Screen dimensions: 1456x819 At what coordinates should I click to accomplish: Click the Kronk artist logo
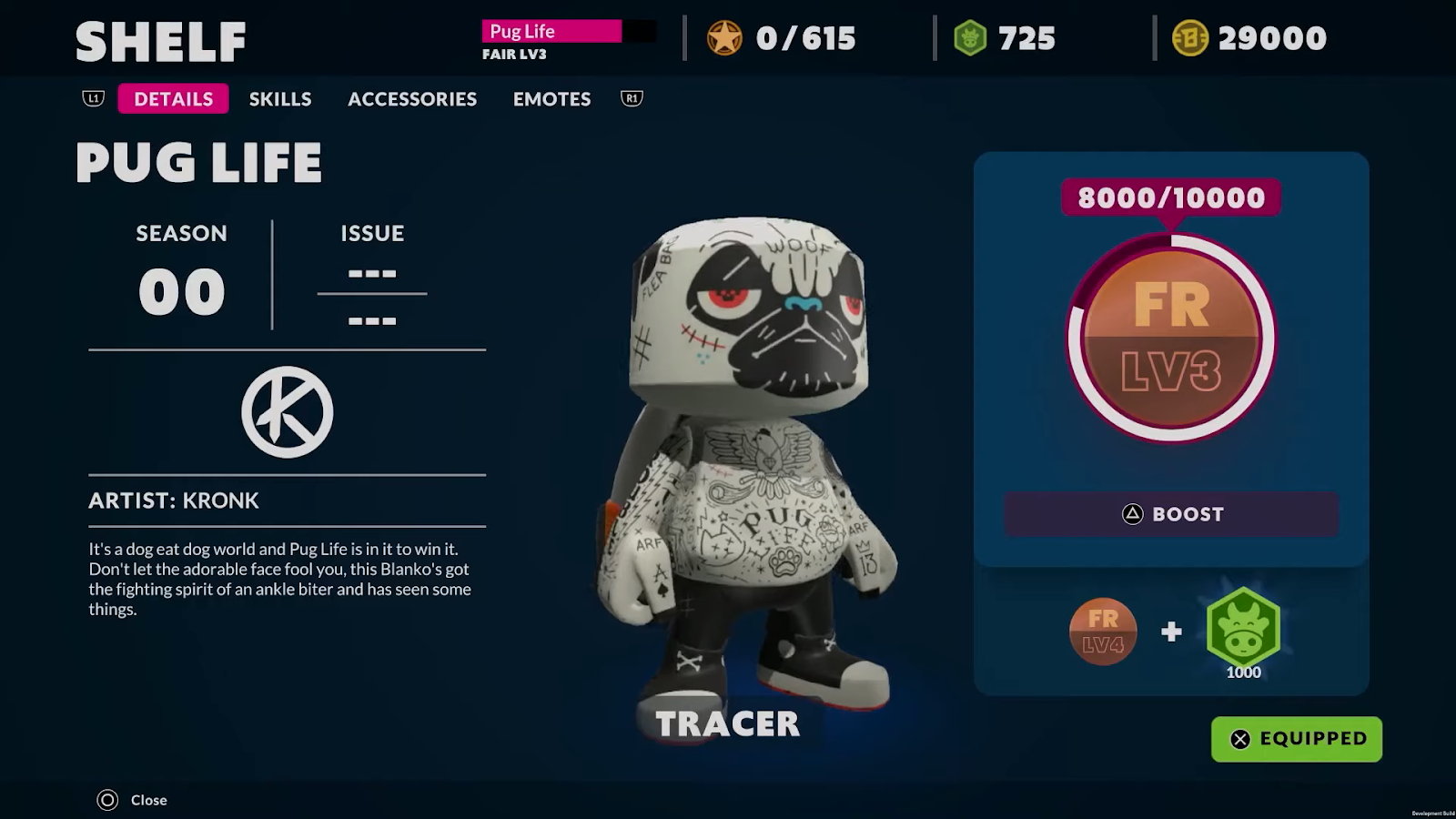288,412
